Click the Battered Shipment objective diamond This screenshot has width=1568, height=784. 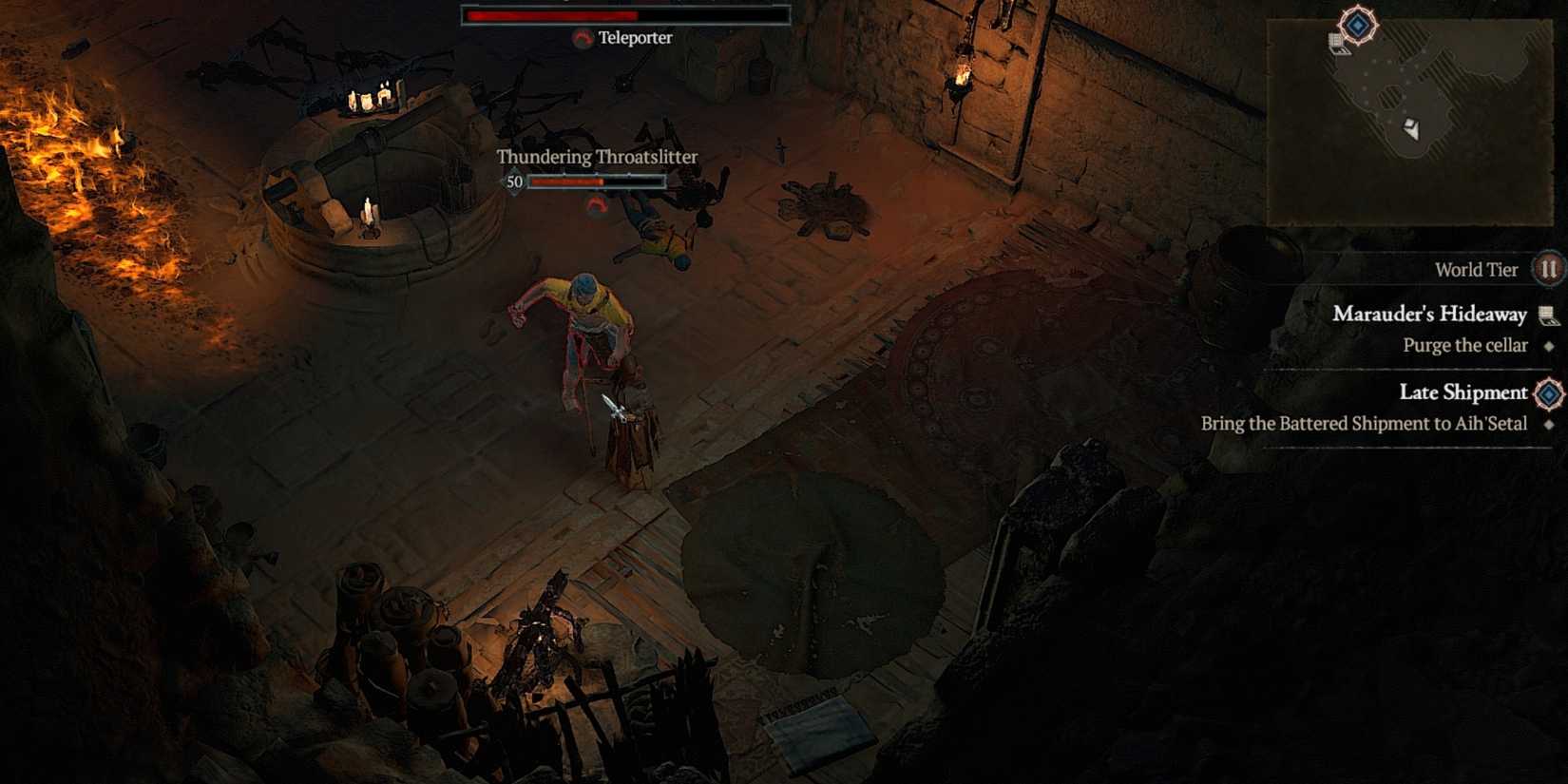click(1548, 424)
